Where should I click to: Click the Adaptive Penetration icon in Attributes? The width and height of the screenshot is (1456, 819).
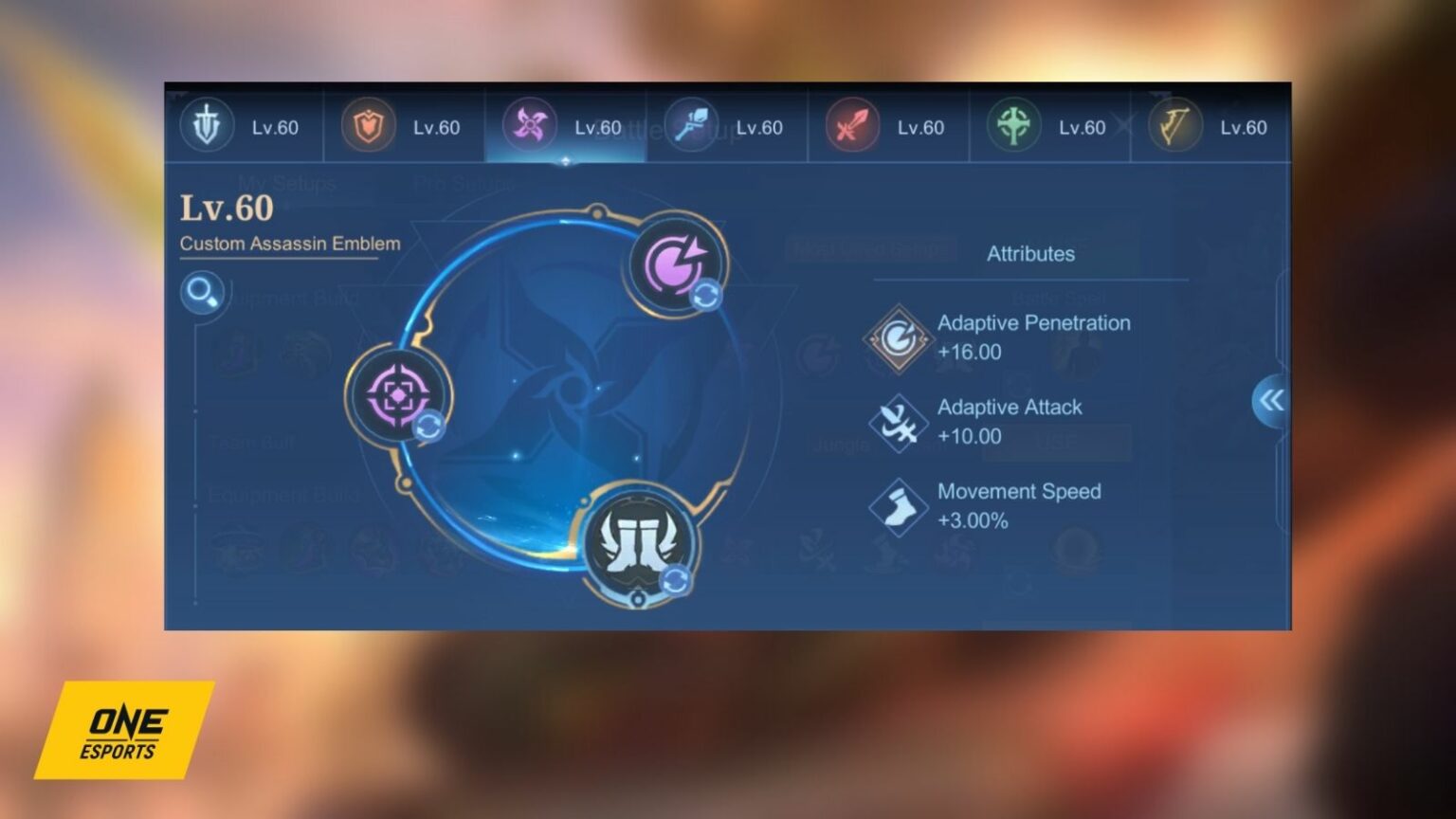pyautogui.click(x=897, y=338)
